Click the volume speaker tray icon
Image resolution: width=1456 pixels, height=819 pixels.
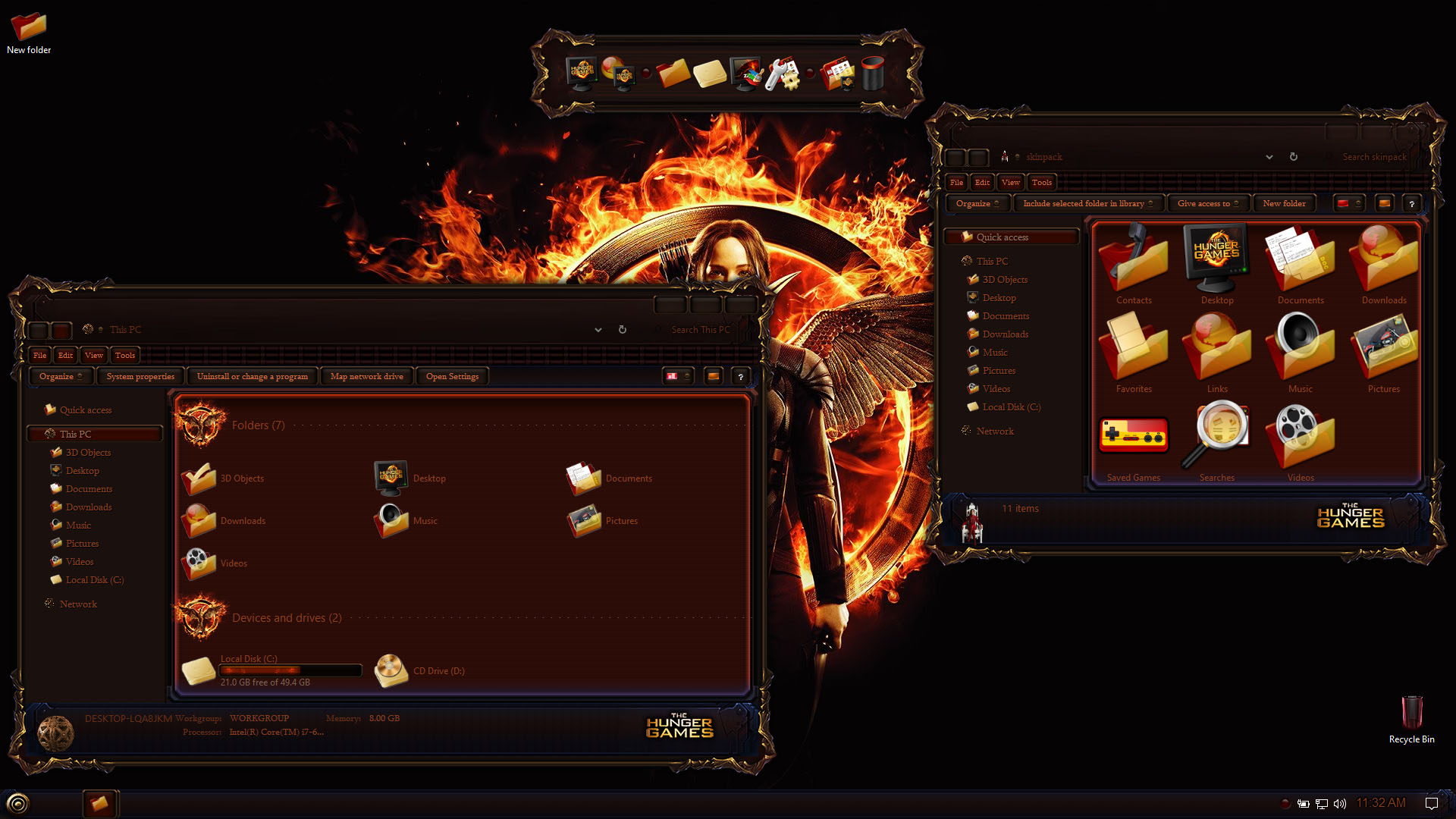[1340, 804]
